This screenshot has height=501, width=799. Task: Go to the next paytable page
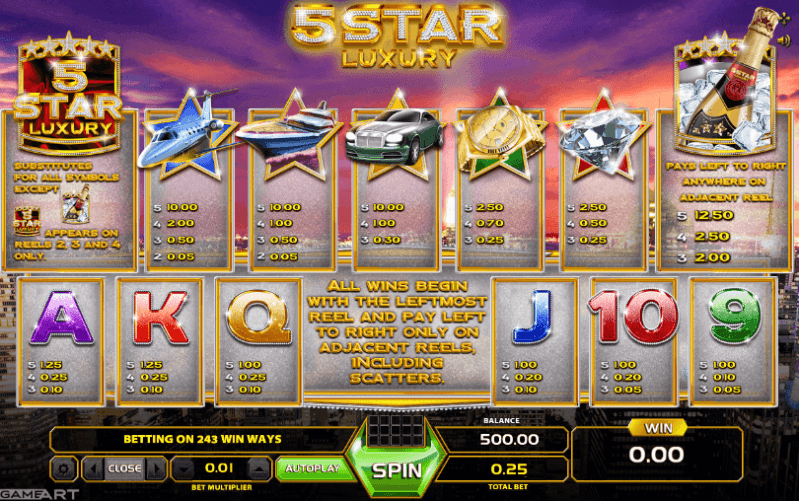[157, 468]
